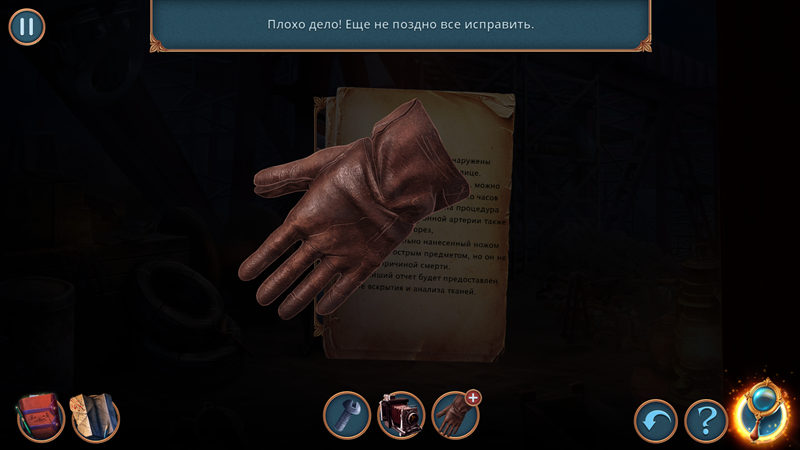Open the folded map
Image resolution: width=800 pixels, height=450 pixels.
[95, 416]
